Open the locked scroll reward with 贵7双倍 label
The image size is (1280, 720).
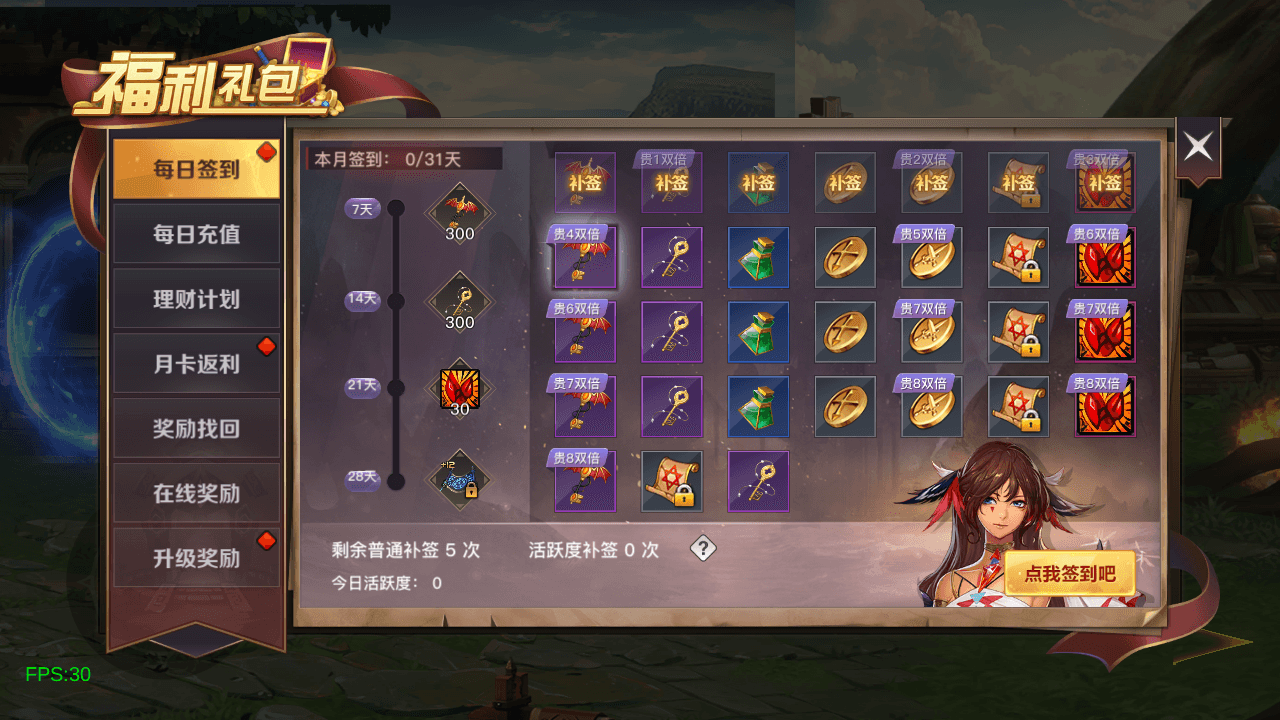click(1018, 331)
